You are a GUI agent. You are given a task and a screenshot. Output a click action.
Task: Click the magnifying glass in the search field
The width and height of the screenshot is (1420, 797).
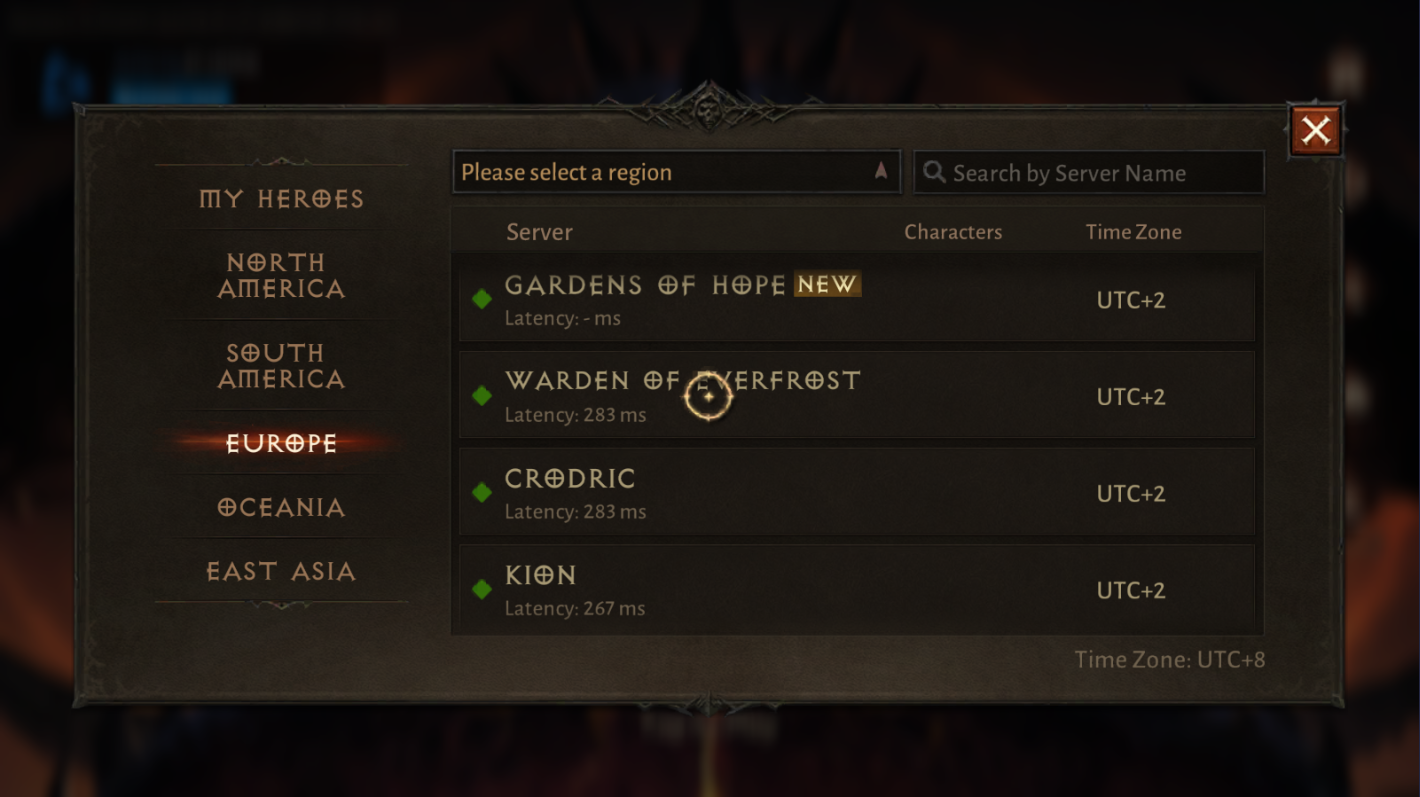click(x=935, y=172)
